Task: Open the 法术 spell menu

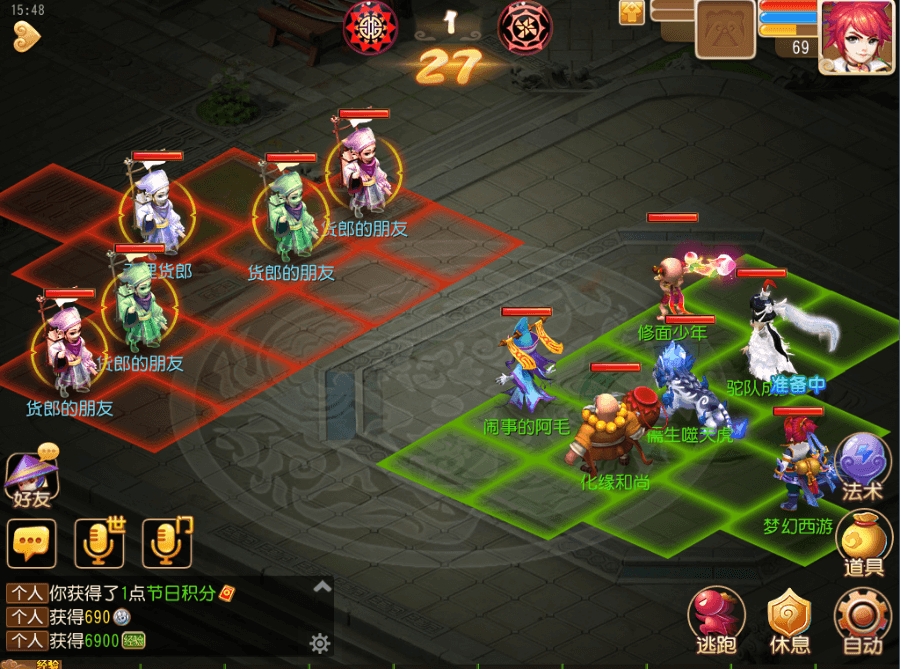Action: [862, 466]
